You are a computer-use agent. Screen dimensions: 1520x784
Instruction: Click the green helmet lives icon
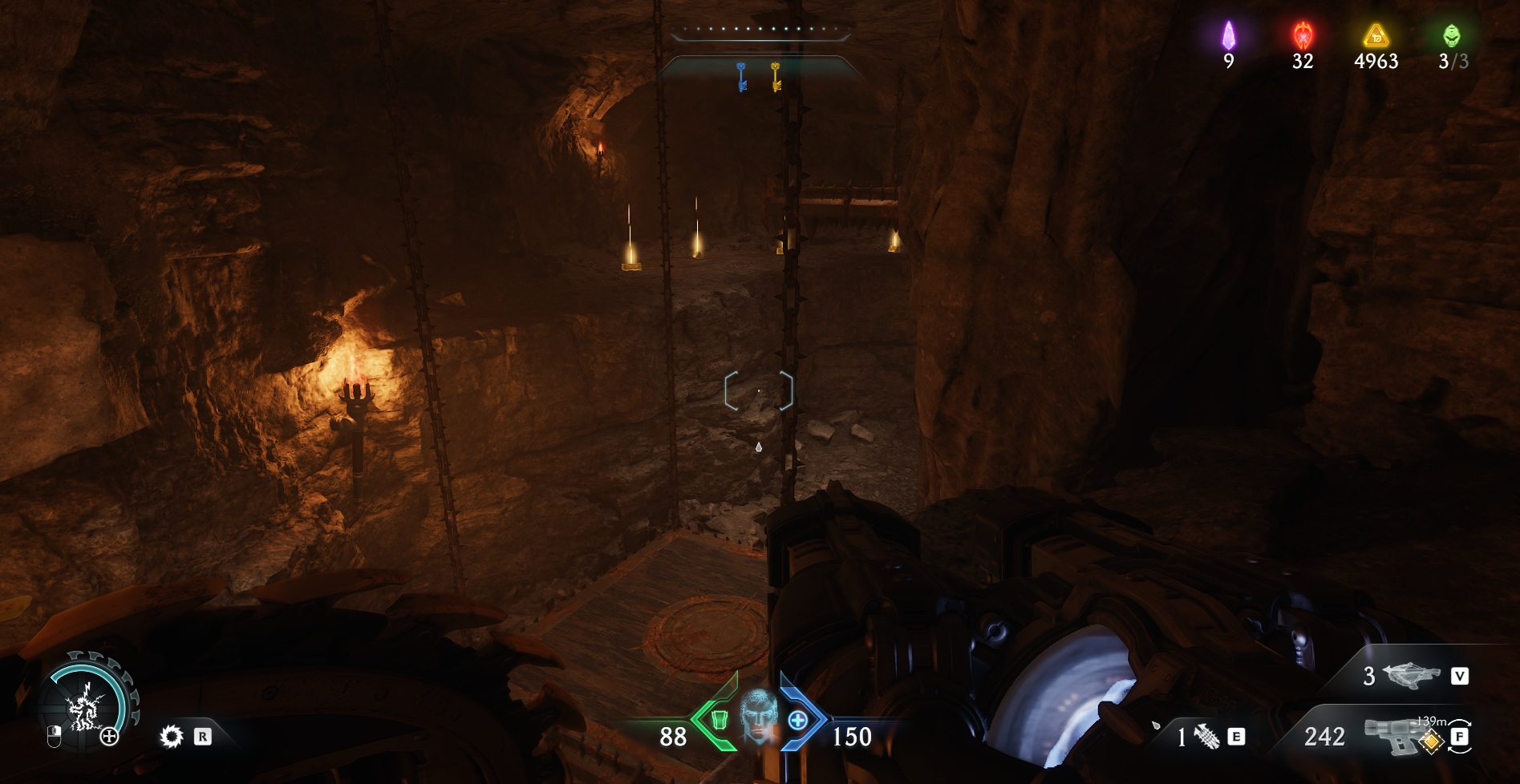[1451, 35]
